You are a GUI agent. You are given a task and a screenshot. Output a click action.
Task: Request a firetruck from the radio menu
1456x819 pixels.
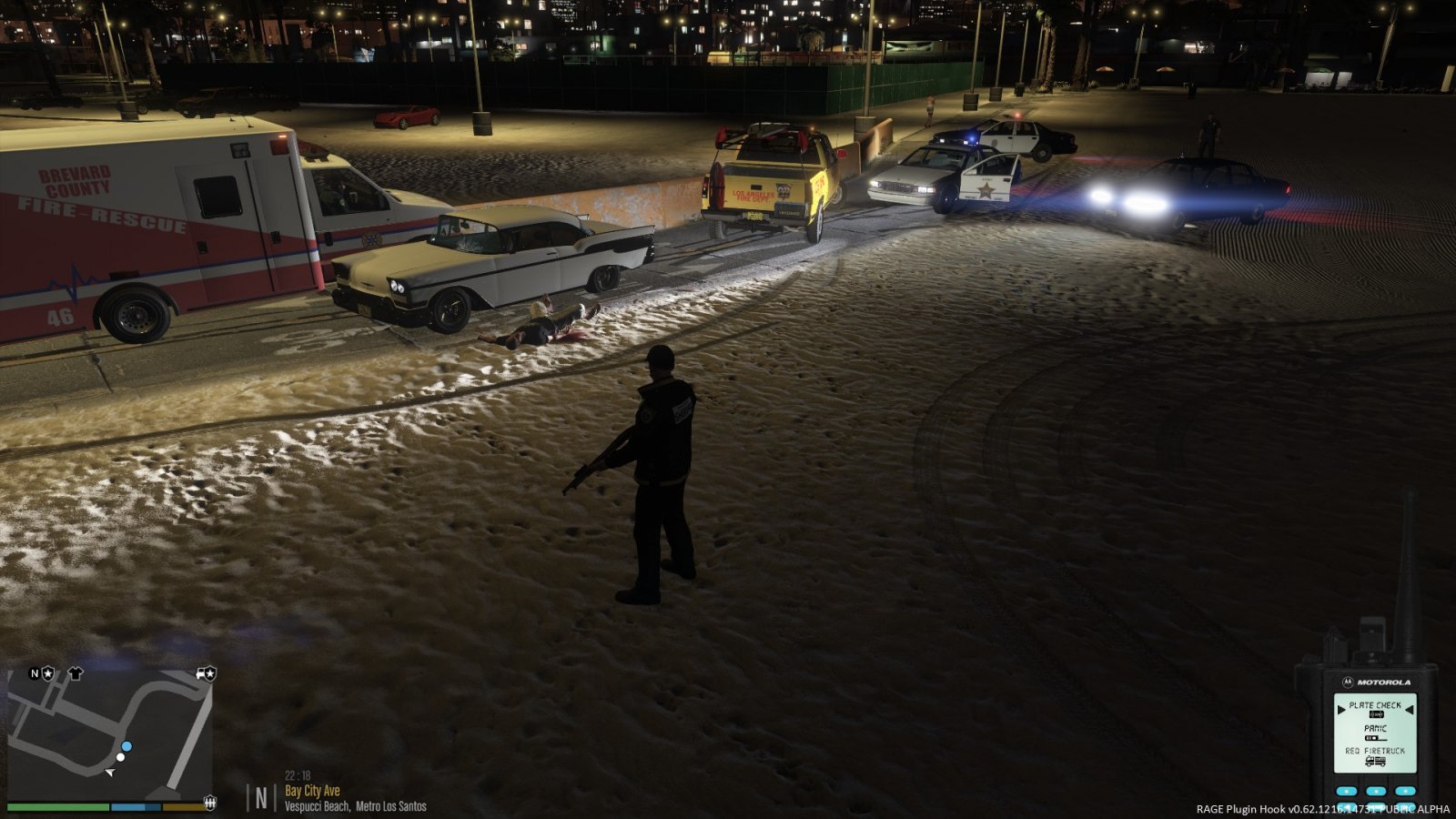click(1375, 752)
